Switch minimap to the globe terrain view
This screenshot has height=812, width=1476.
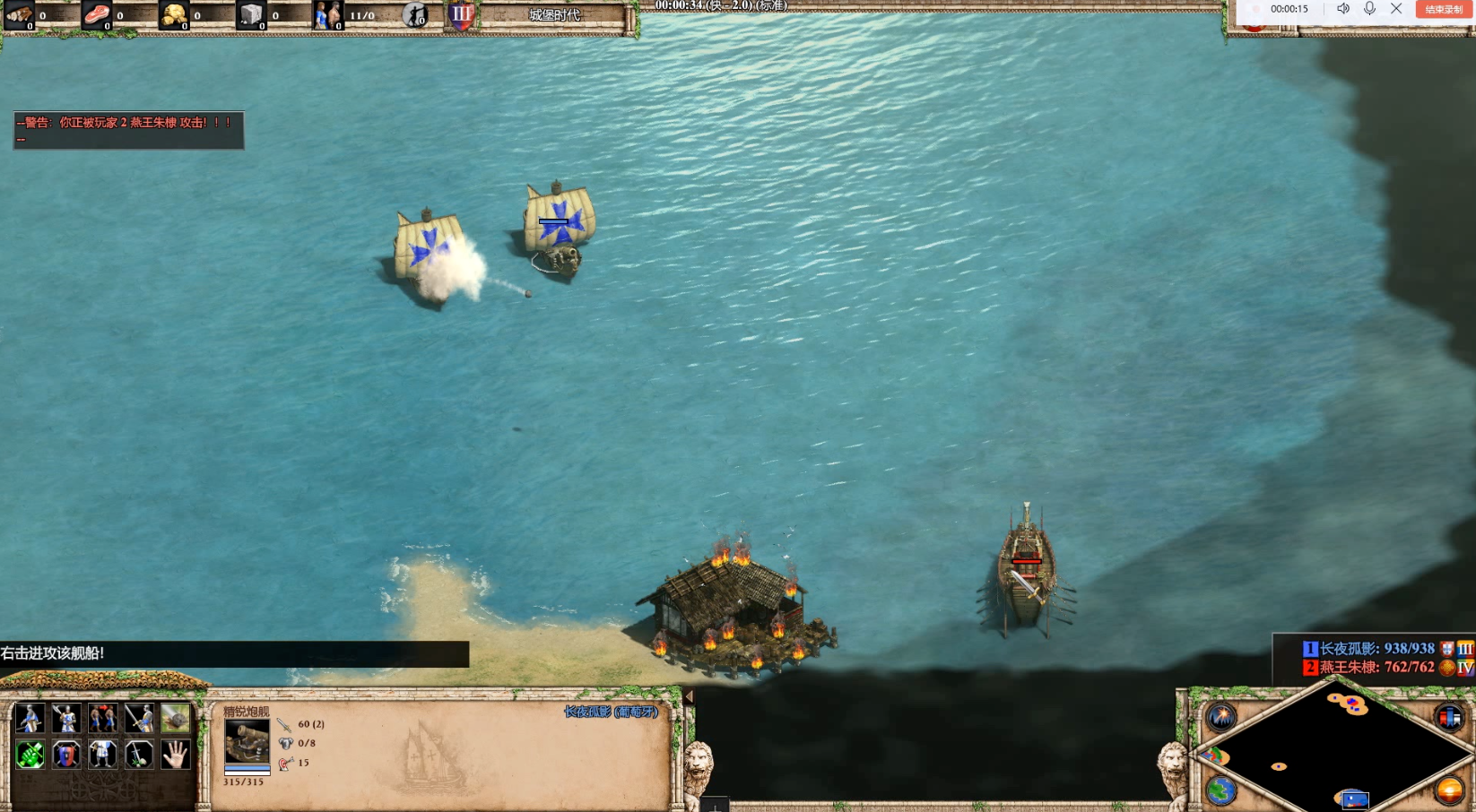[x=1221, y=790]
